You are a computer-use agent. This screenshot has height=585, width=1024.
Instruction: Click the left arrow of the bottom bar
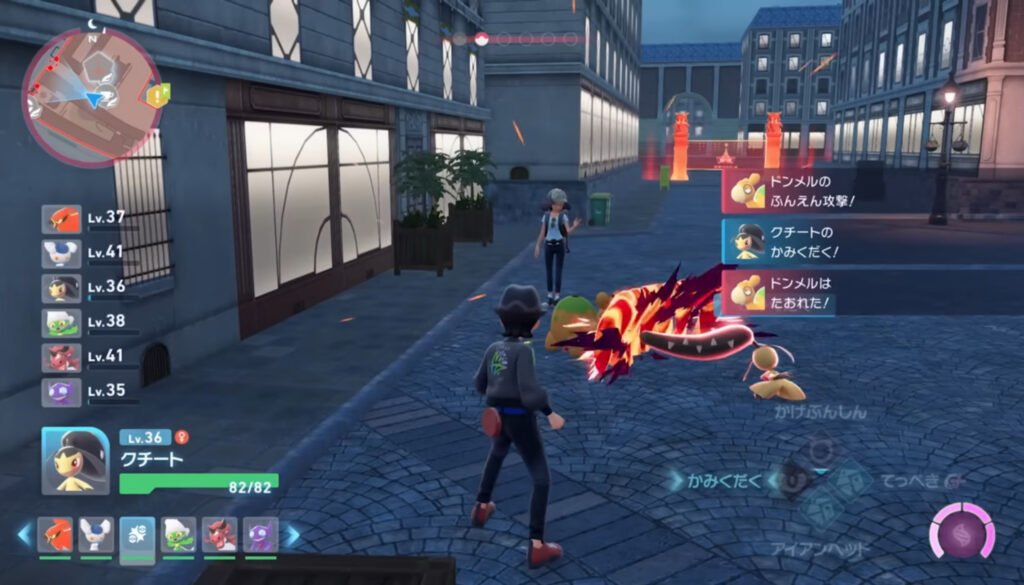[x=24, y=535]
